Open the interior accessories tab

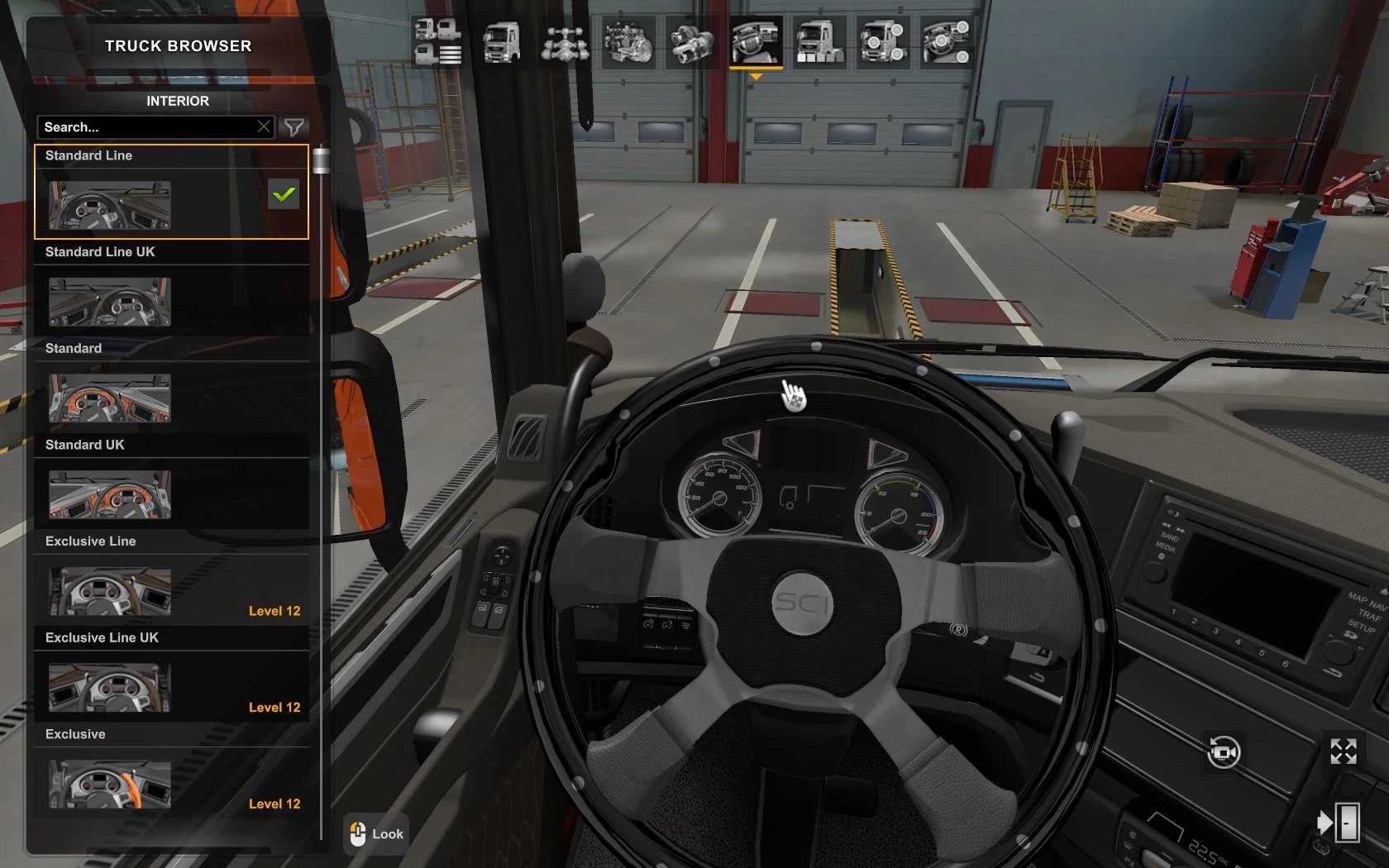coord(946,41)
